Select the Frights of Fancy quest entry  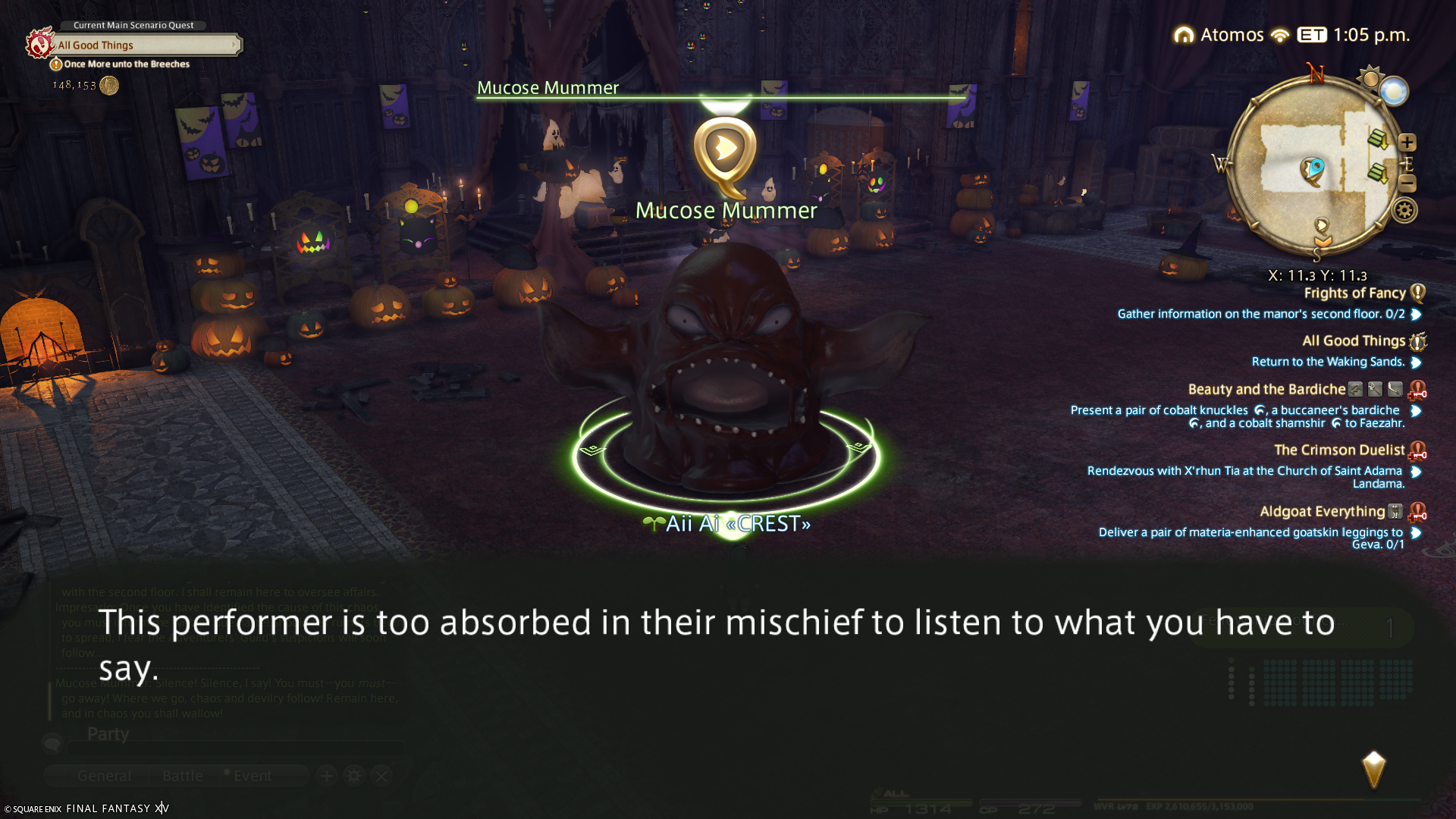coord(1354,293)
